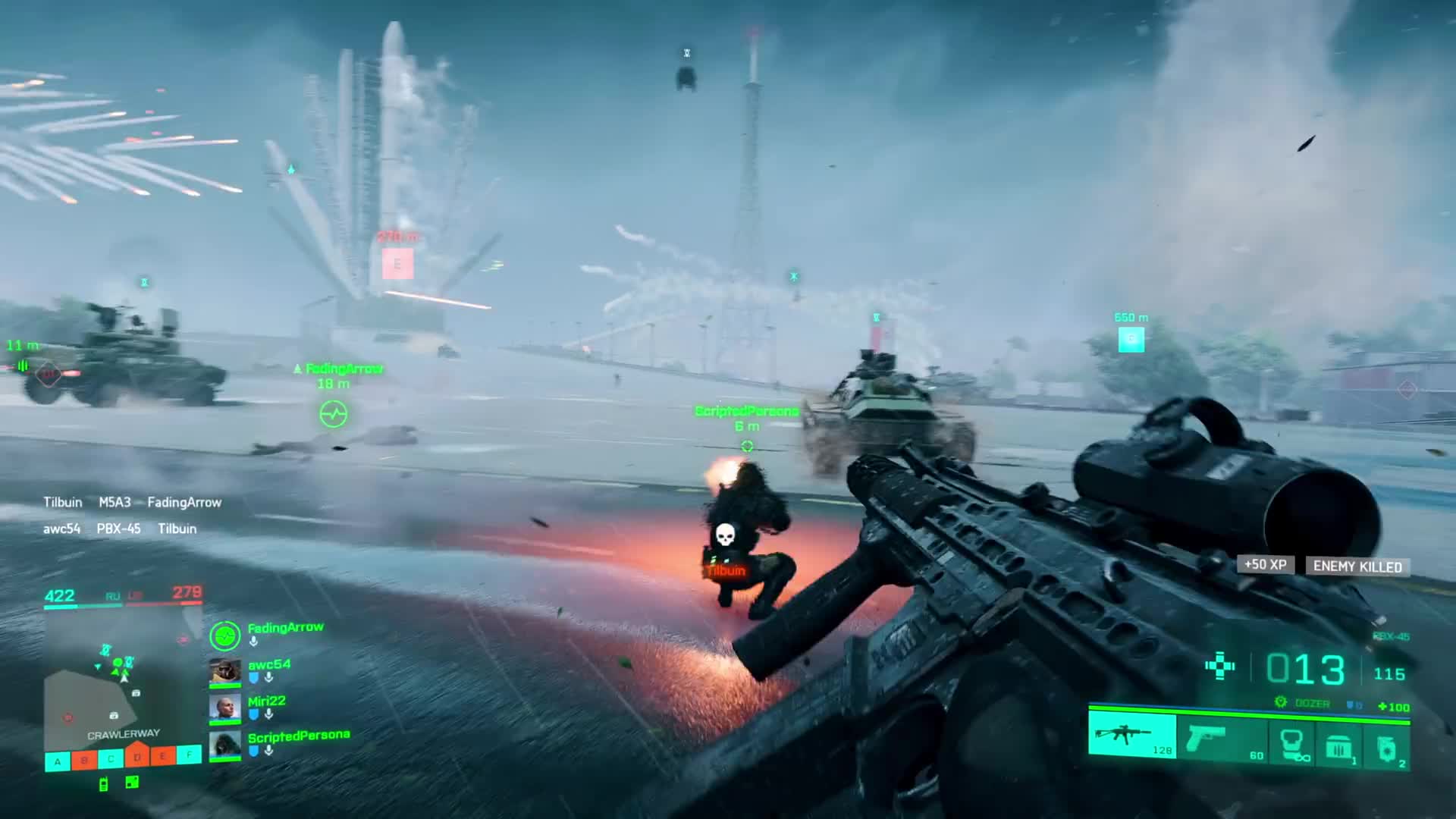Select squadmate Miri22's portrait
This screenshot has width=1456, height=819.
[224, 708]
